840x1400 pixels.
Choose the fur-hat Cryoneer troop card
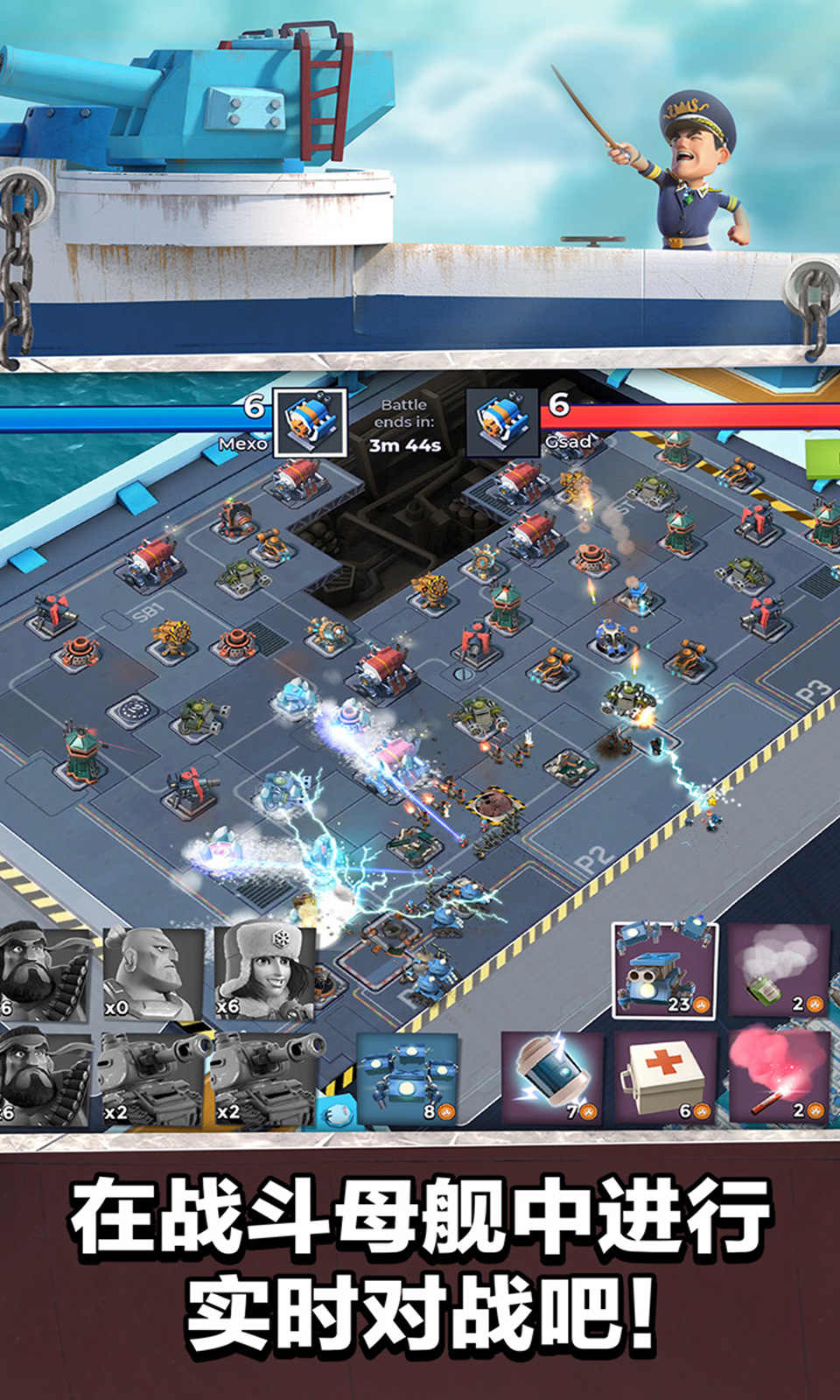click(263, 973)
